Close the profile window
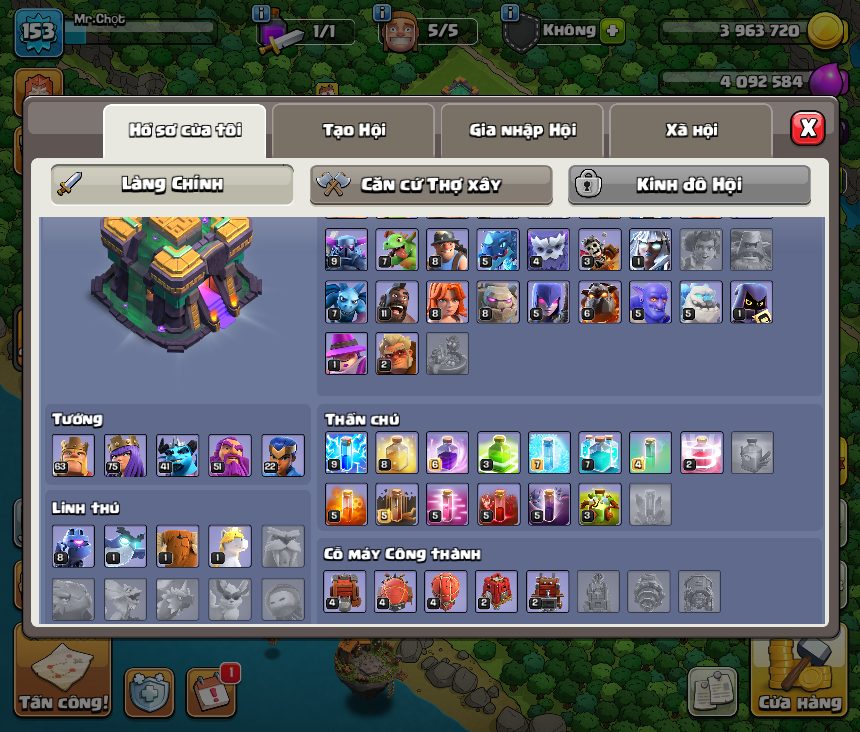 [x=807, y=128]
